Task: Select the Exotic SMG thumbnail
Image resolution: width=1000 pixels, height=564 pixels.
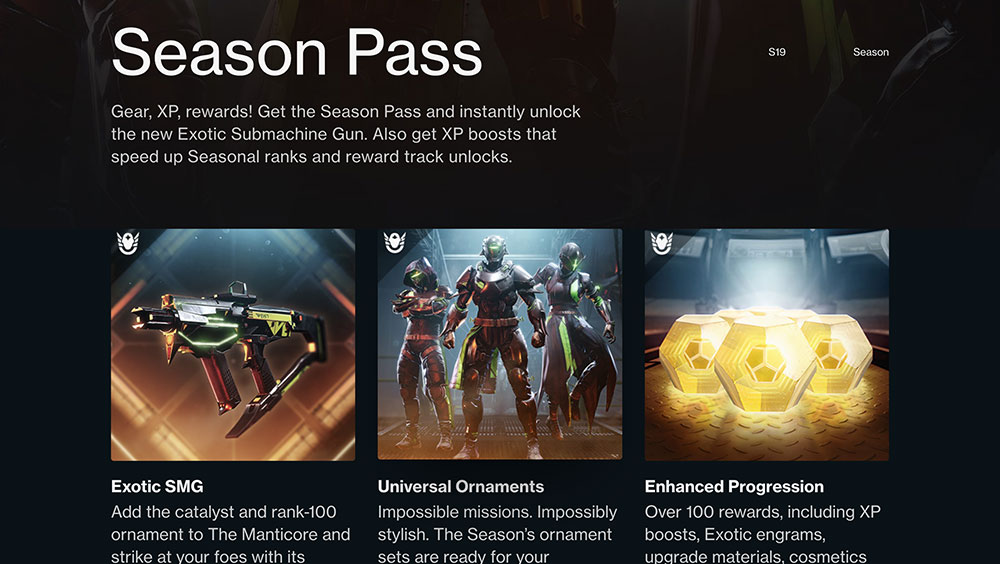Action: pyautogui.click(x=233, y=345)
